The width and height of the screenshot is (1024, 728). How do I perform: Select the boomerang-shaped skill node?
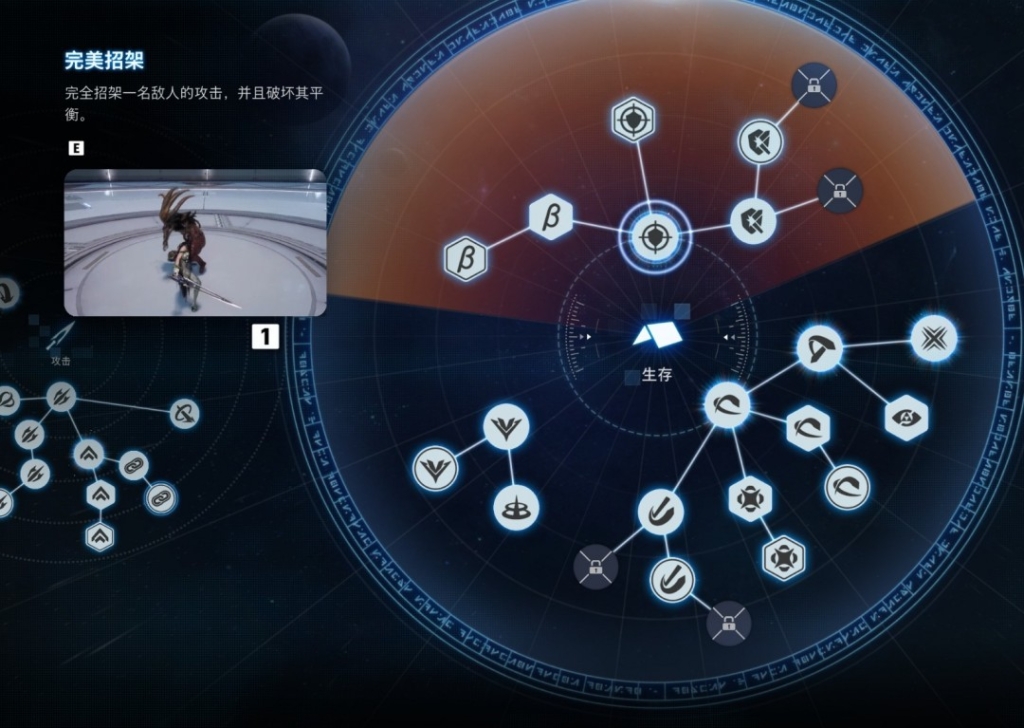click(820, 349)
